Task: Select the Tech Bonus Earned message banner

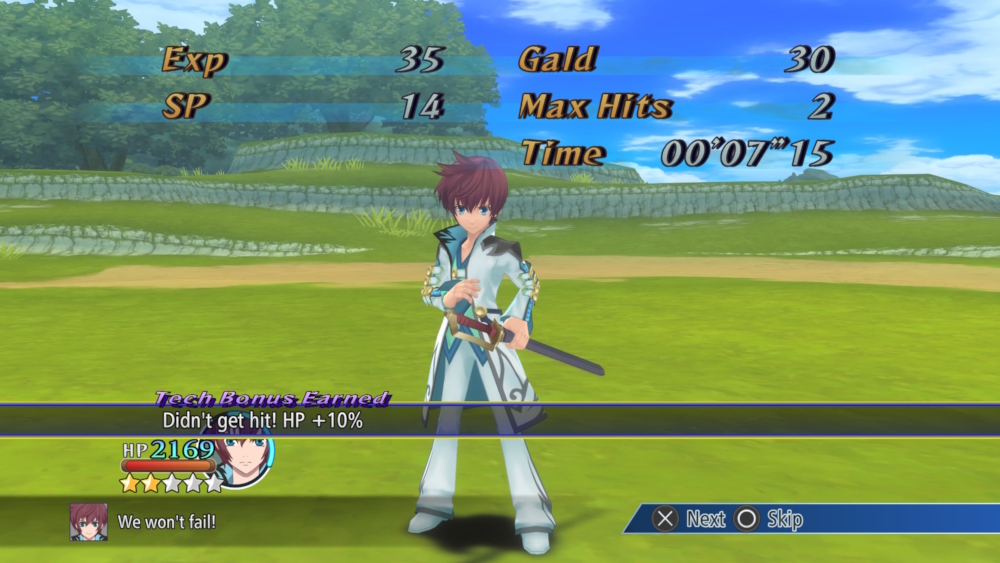Action: 499,420
